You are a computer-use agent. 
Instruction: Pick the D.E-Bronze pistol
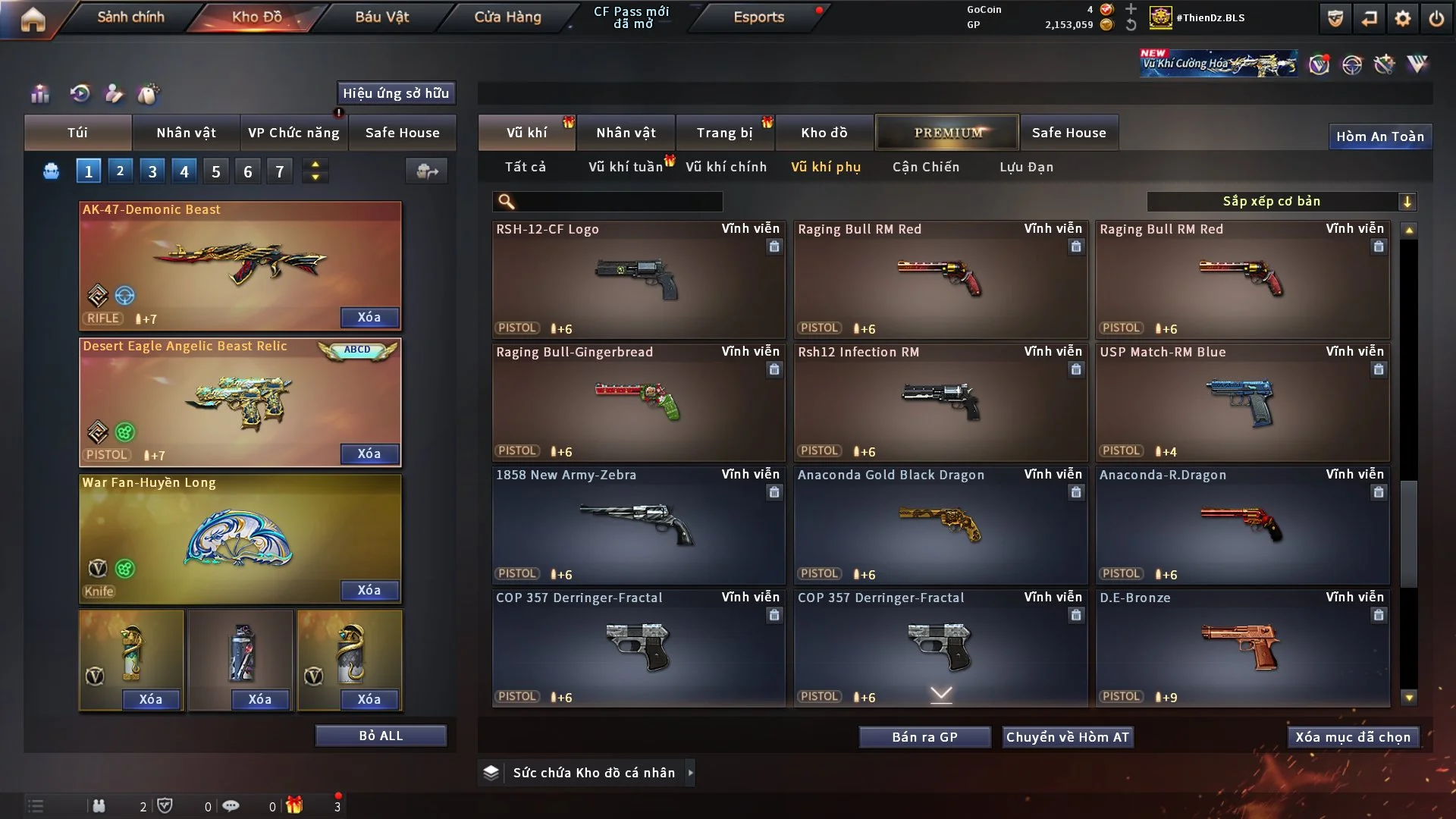[x=1242, y=648]
